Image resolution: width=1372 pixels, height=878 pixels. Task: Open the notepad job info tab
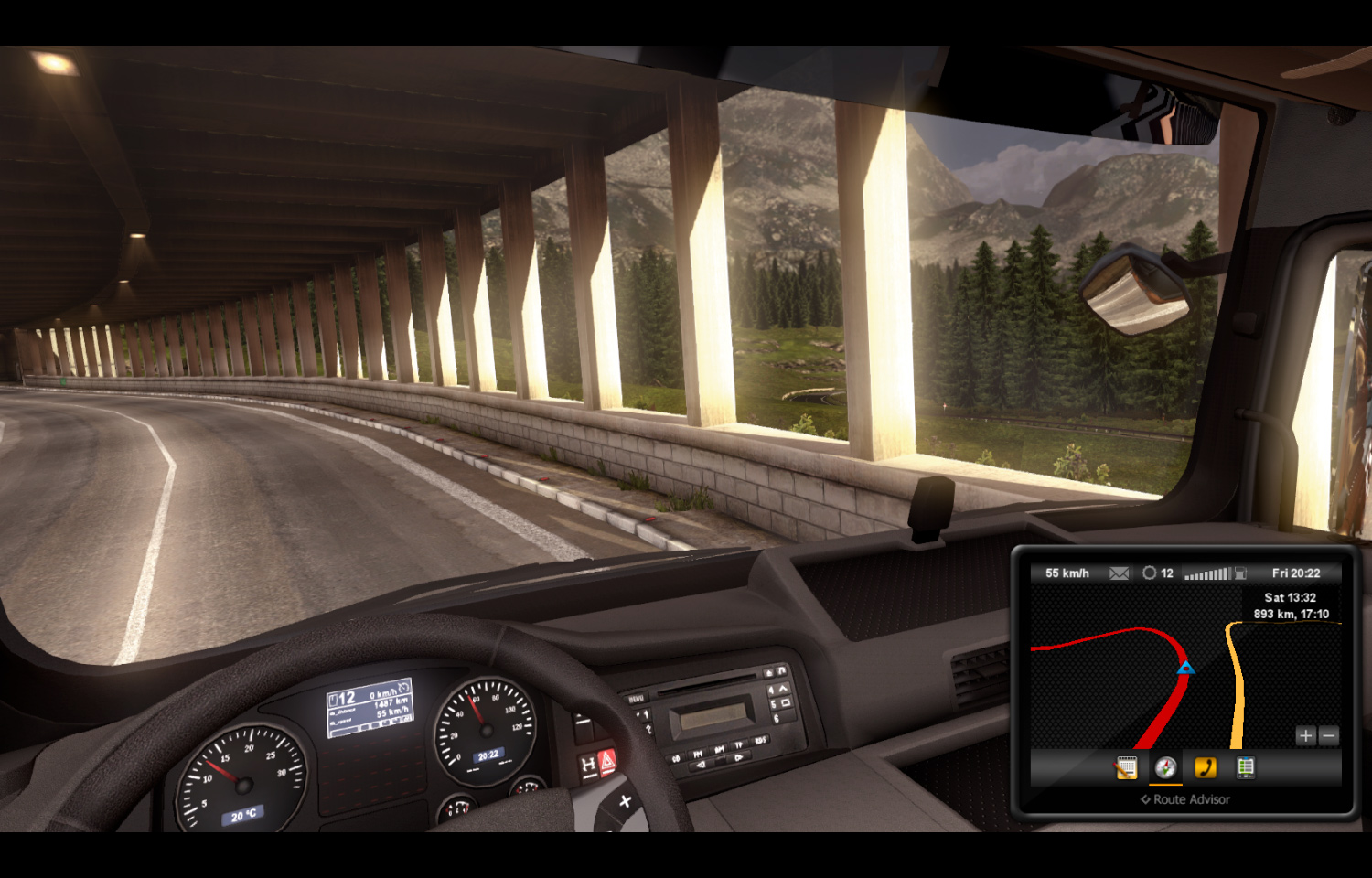(1126, 767)
